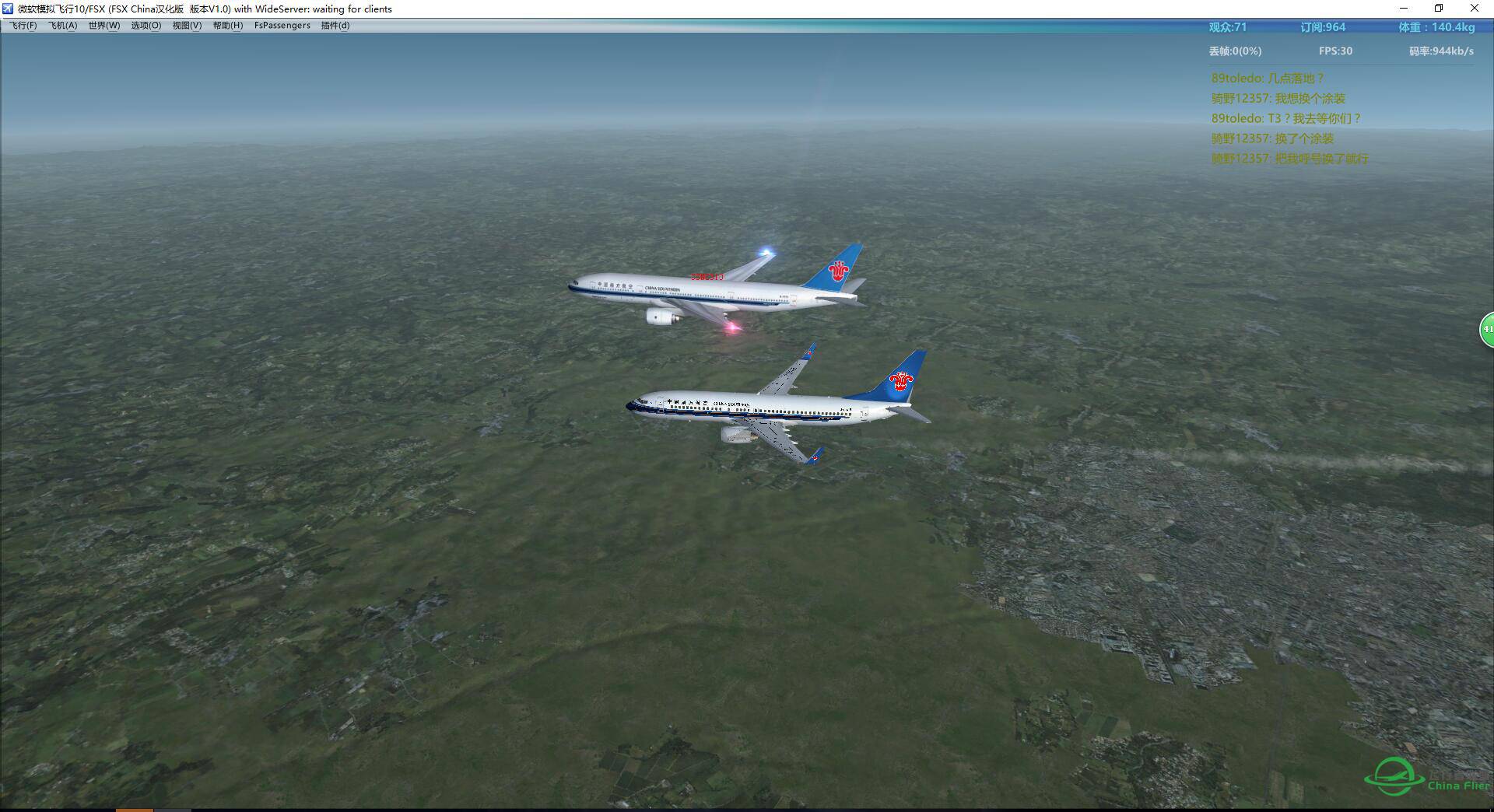1494x812 pixels.
Task: Open the 帮助(H) Help menu
Action: point(228,26)
